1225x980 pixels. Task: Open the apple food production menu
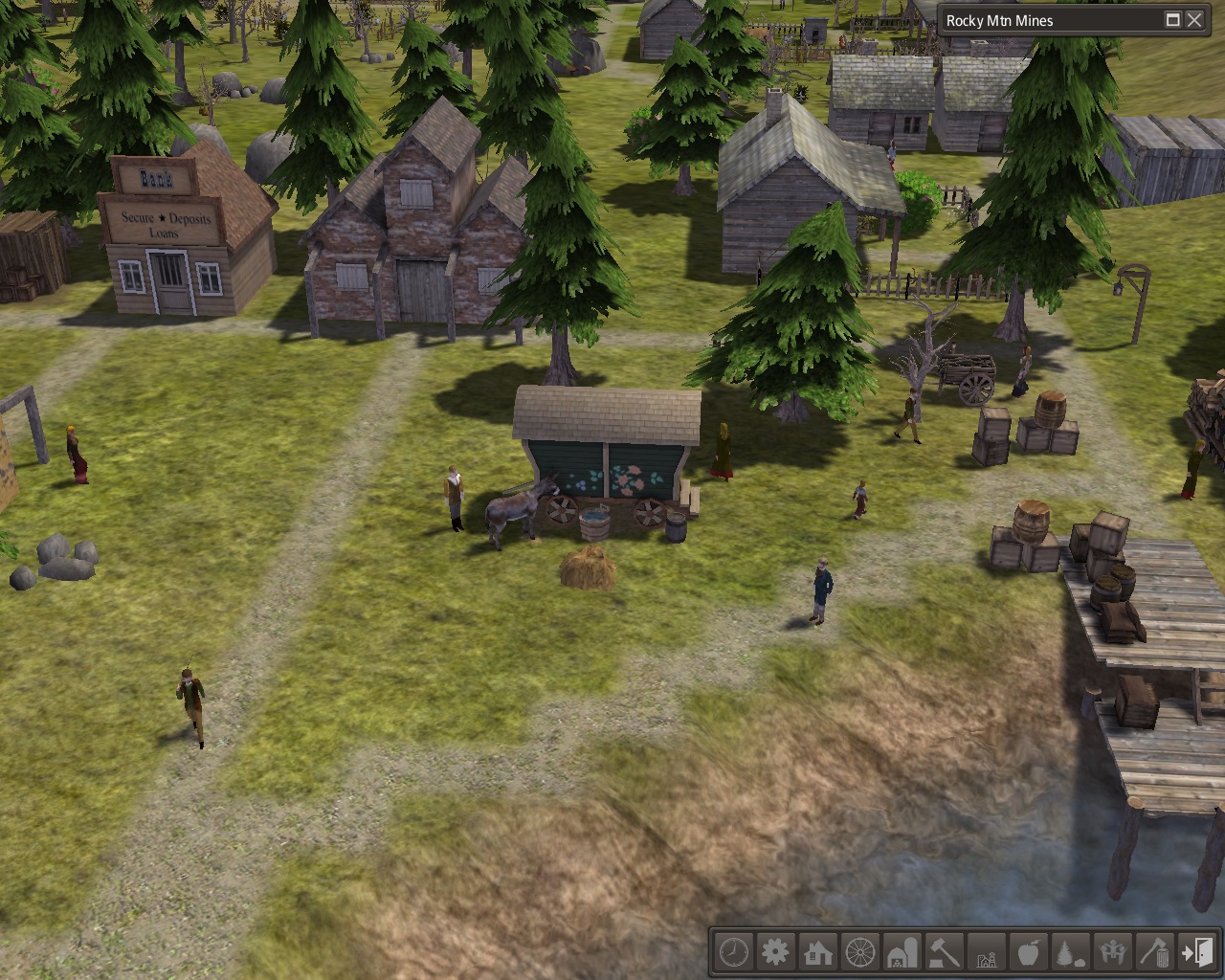1029,952
